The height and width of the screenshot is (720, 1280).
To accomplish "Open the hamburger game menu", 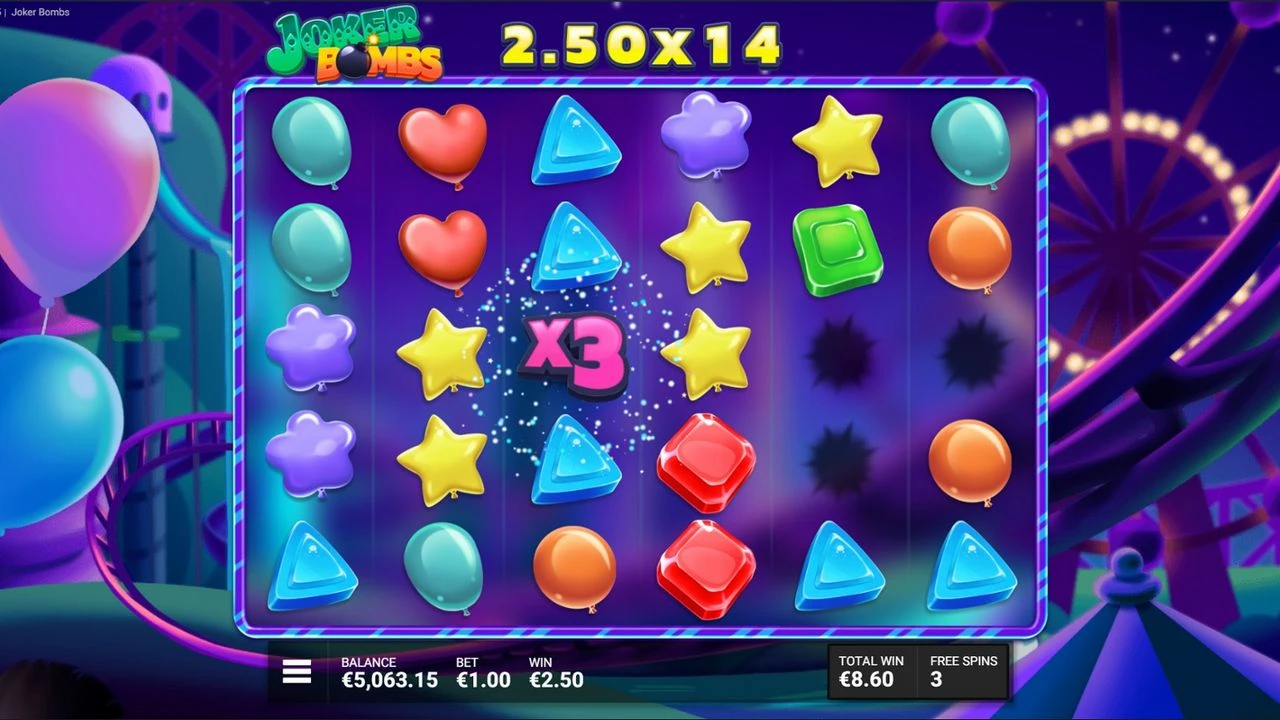I will click(x=296, y=671).
